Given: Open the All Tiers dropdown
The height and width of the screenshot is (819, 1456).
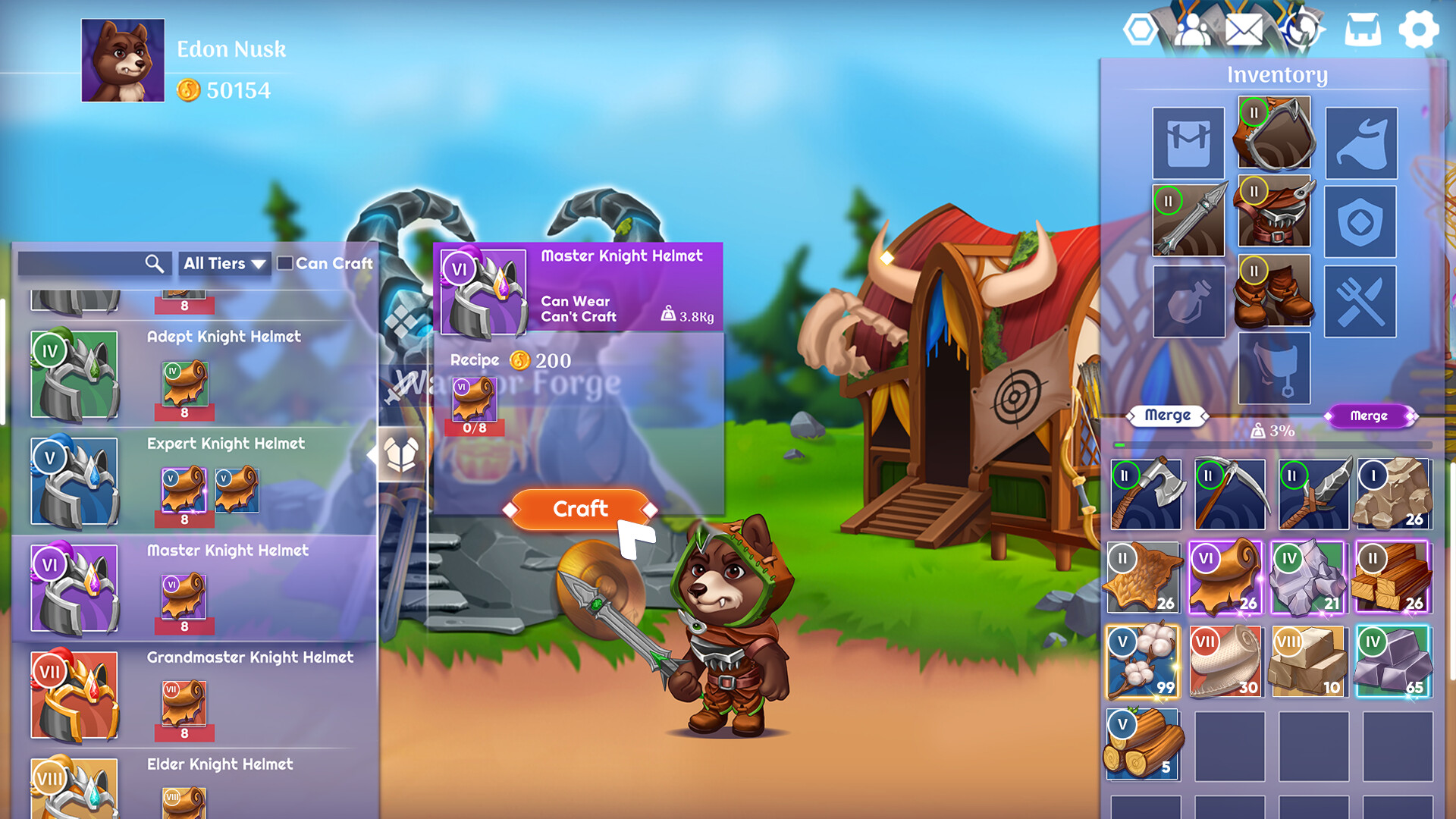Looking at the screenshot, I should point(224,264).
